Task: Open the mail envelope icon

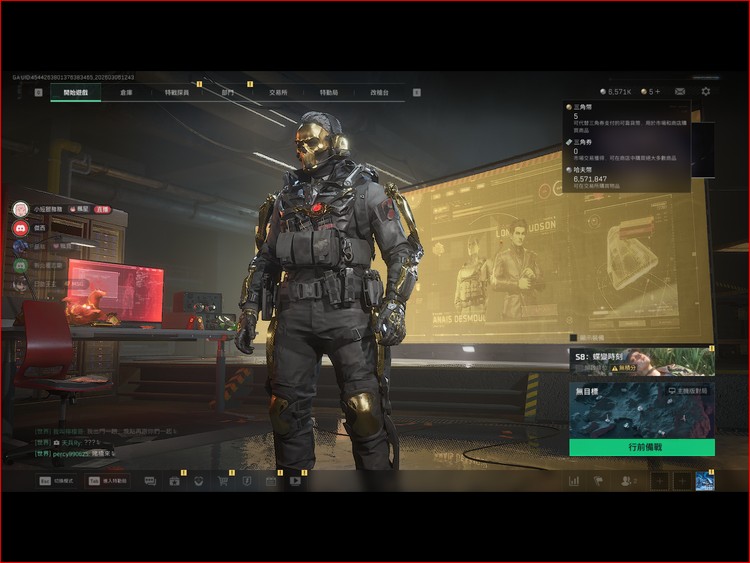Action: [680, 92]
